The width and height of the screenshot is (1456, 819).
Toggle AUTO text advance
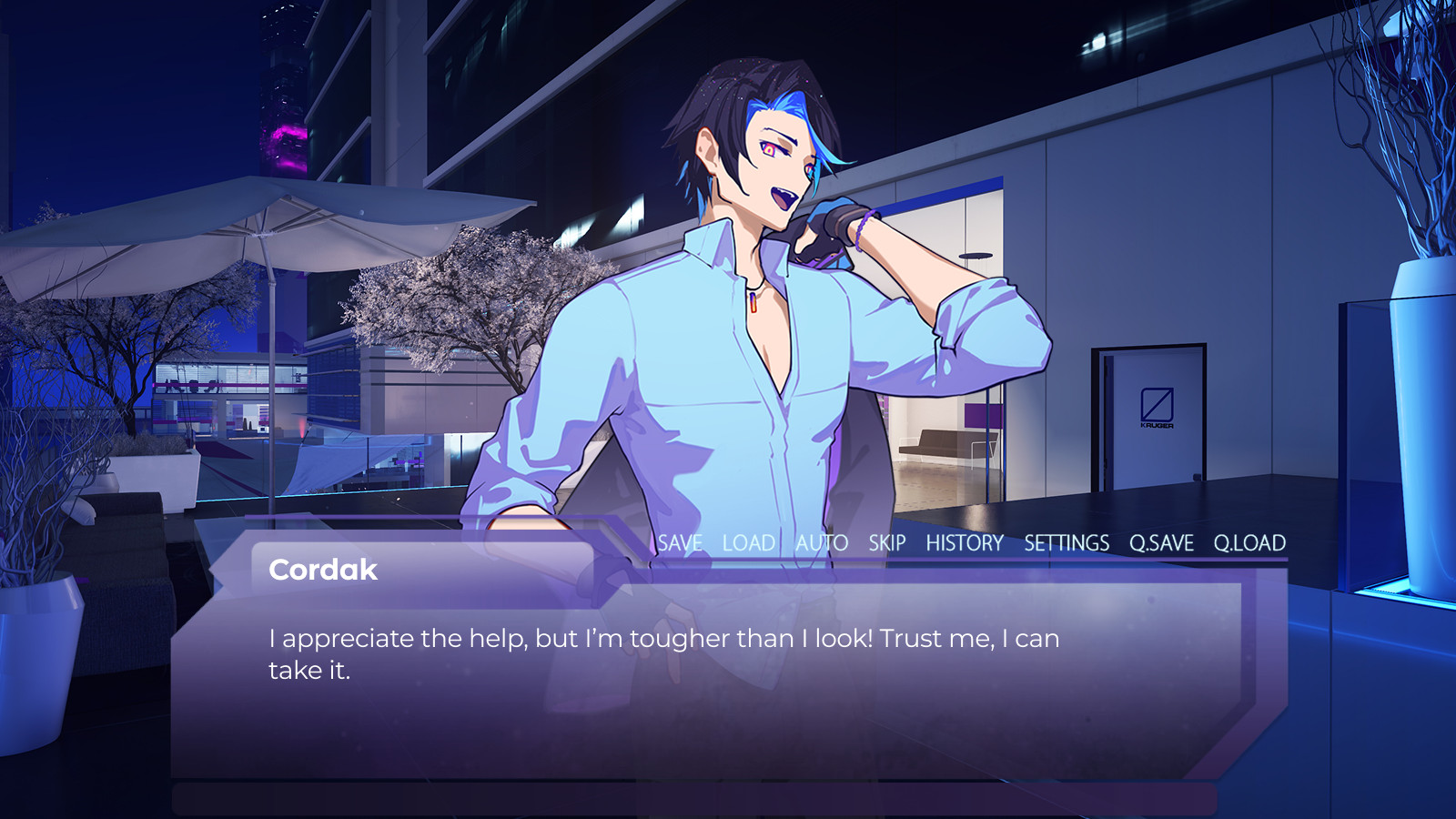822,543
